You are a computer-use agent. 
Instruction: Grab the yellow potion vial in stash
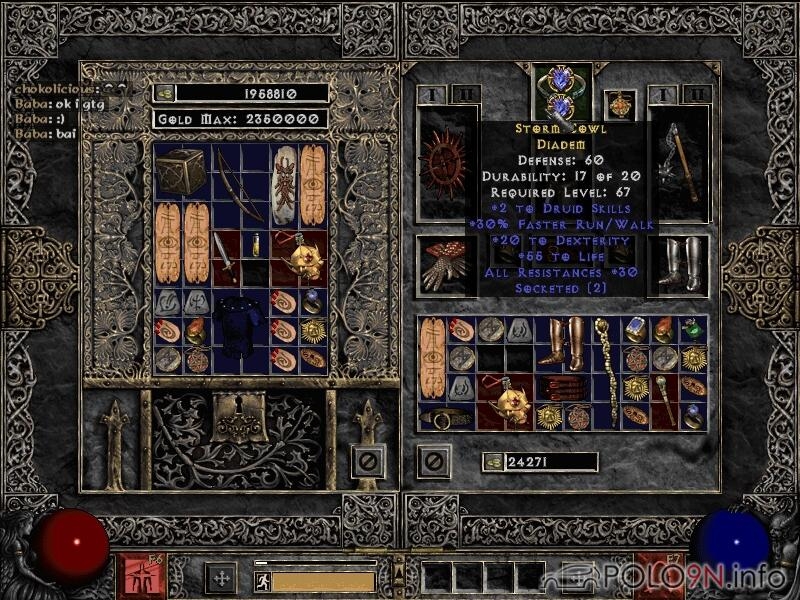pos(255,244)
